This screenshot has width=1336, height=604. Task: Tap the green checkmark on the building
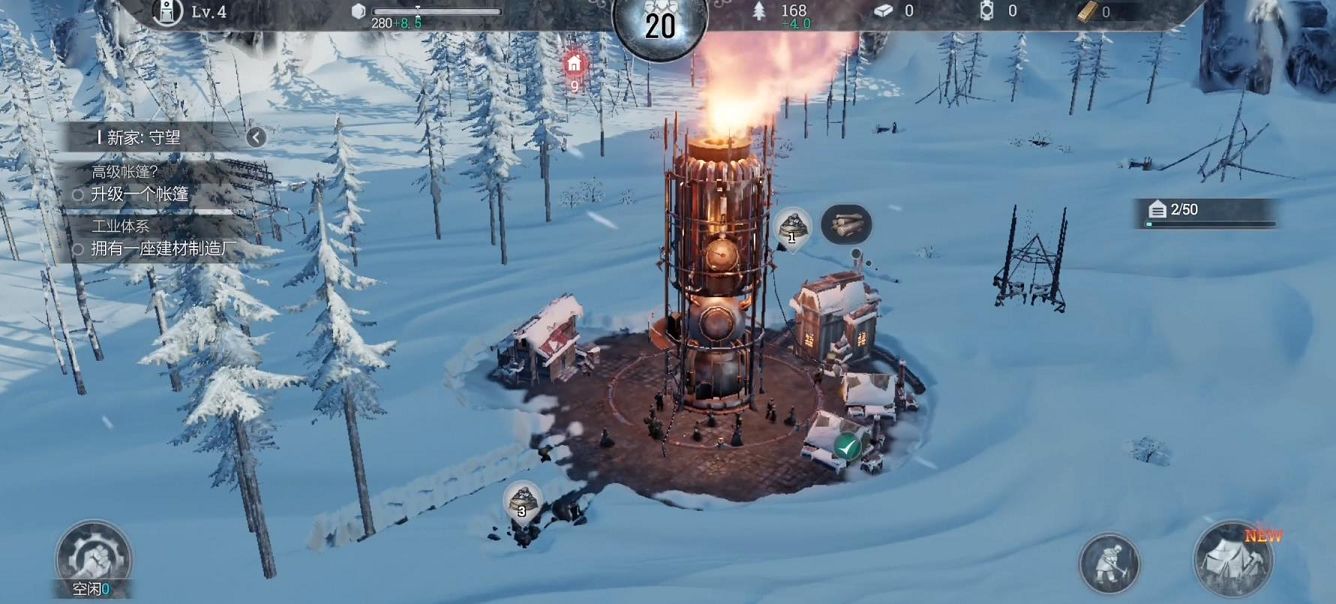848,446
